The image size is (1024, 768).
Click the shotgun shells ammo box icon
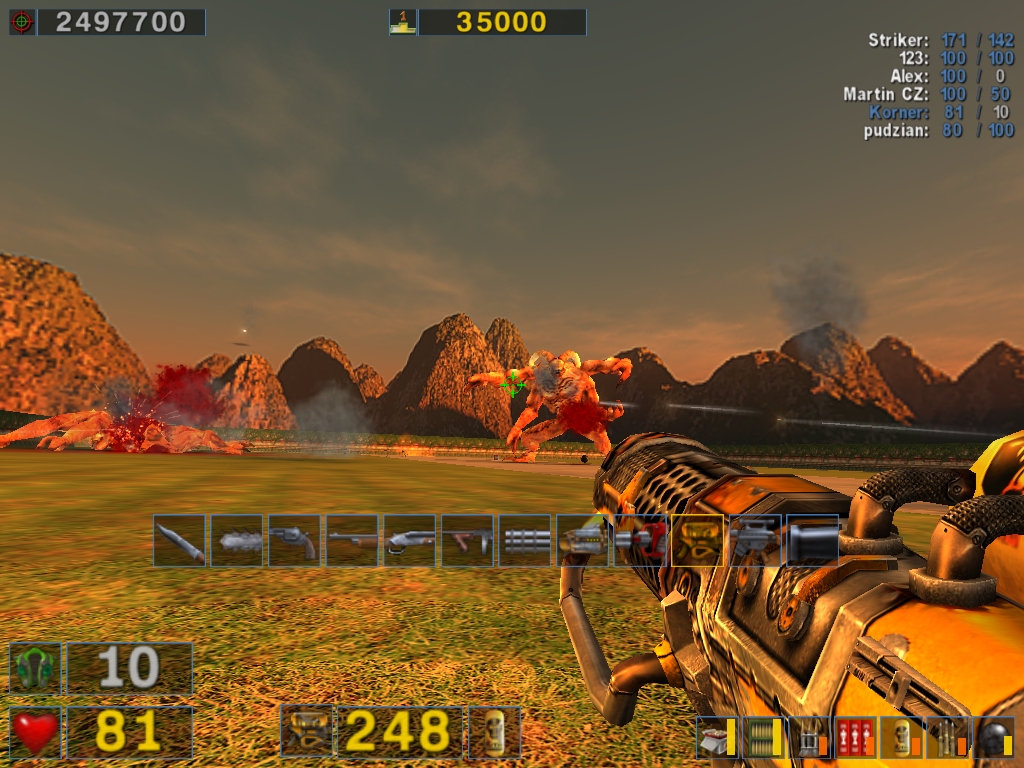(716, 737)
